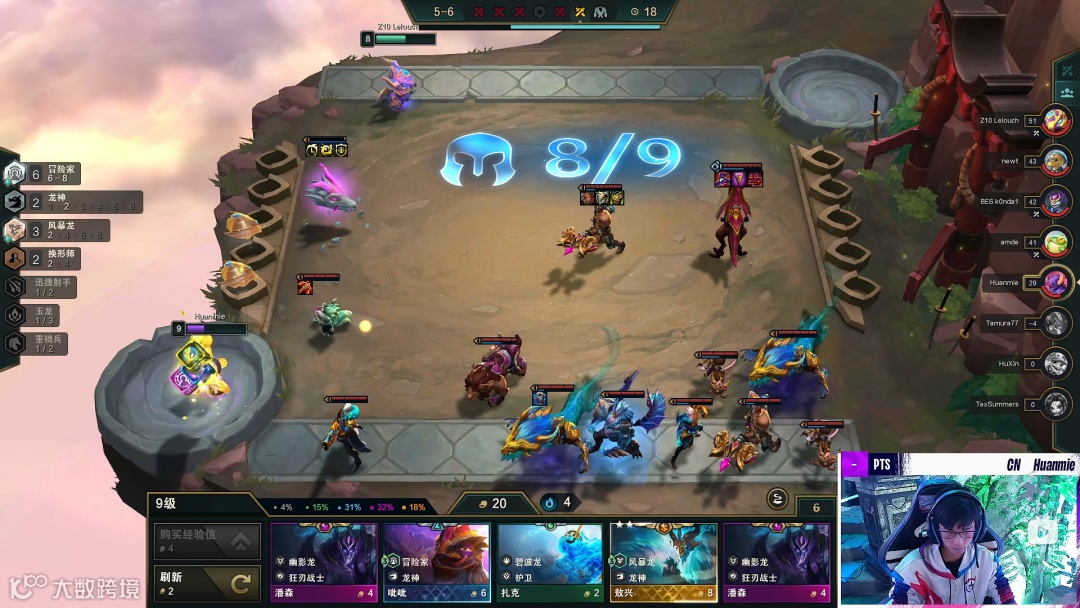Inspect the 换形师 trait

pyautogui.click(x=45, y=258)
